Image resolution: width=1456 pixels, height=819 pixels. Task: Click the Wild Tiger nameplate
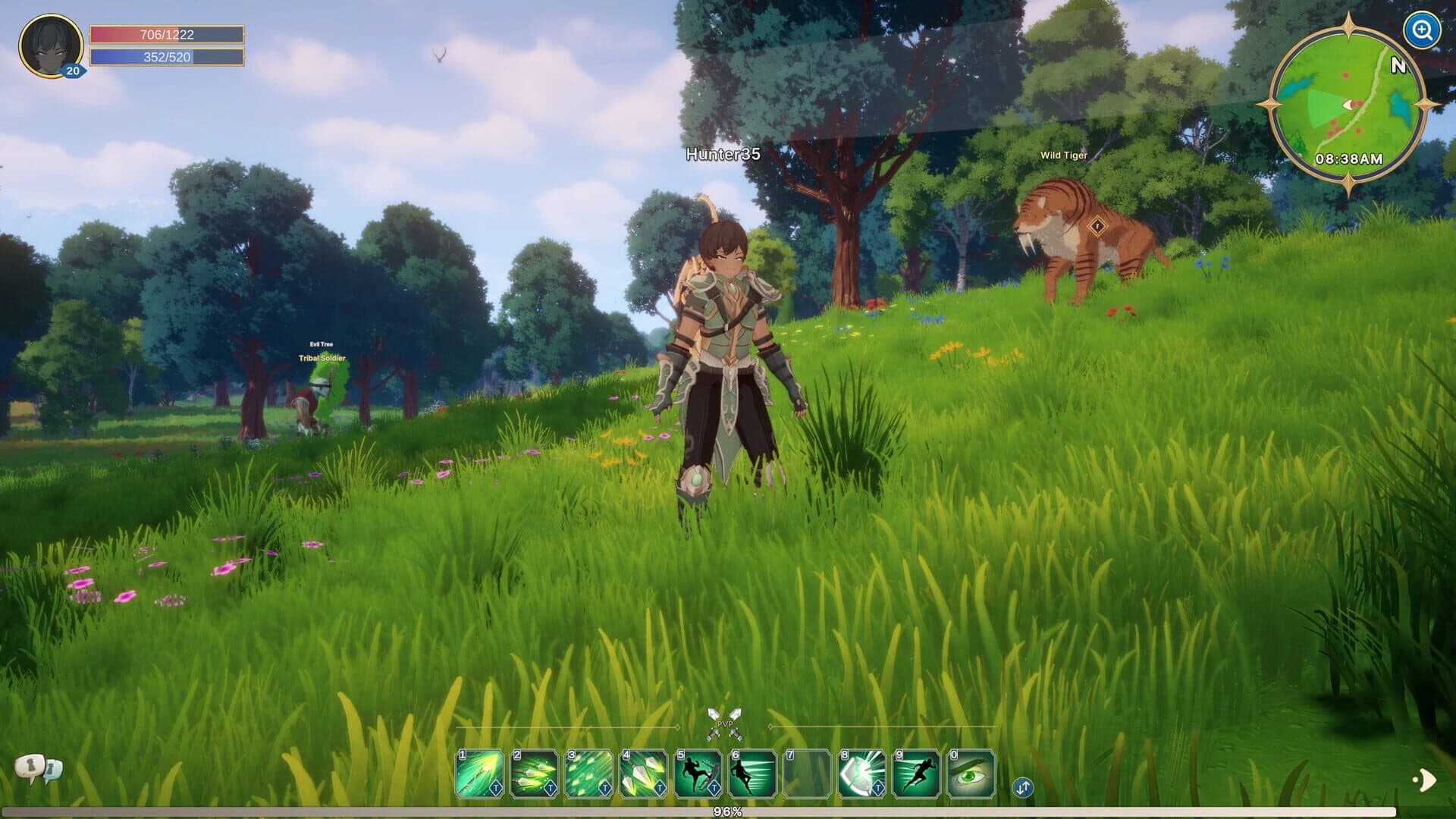(1065, 155)
